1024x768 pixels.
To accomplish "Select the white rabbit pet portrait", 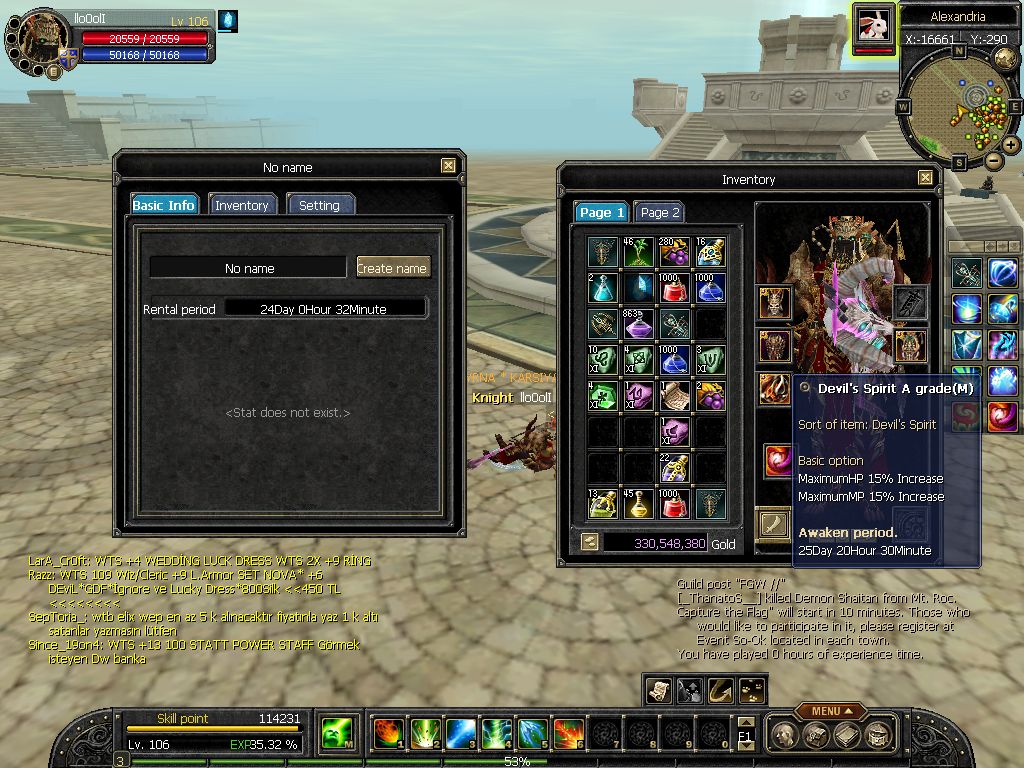I will 874,27.
